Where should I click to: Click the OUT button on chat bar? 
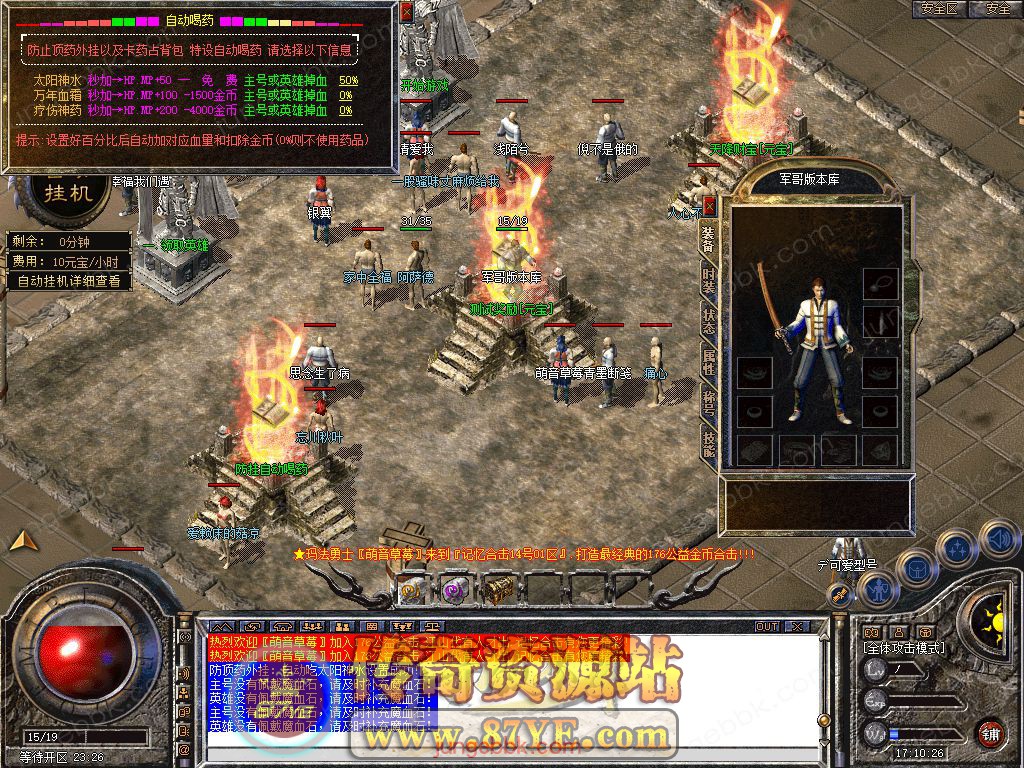tap(767, 627)
